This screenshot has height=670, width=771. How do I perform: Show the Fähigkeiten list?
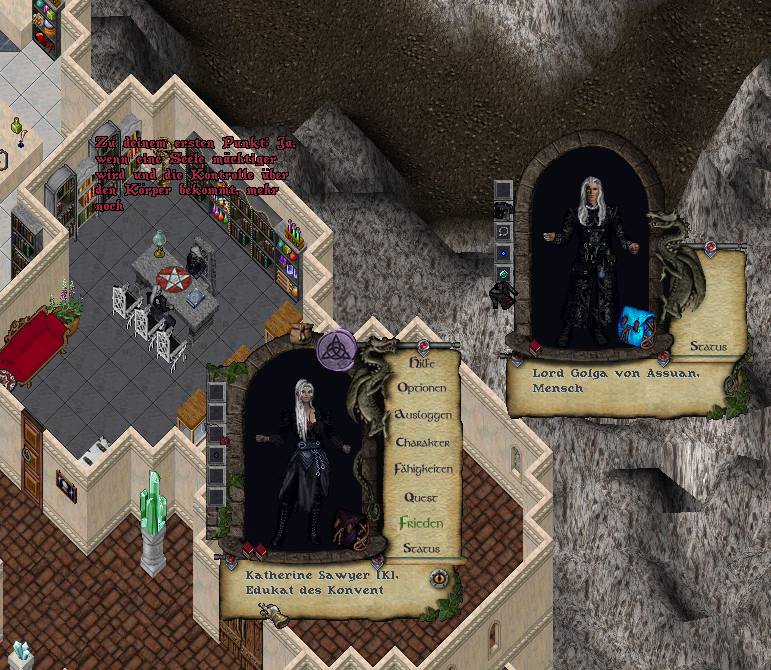(423, 469)
